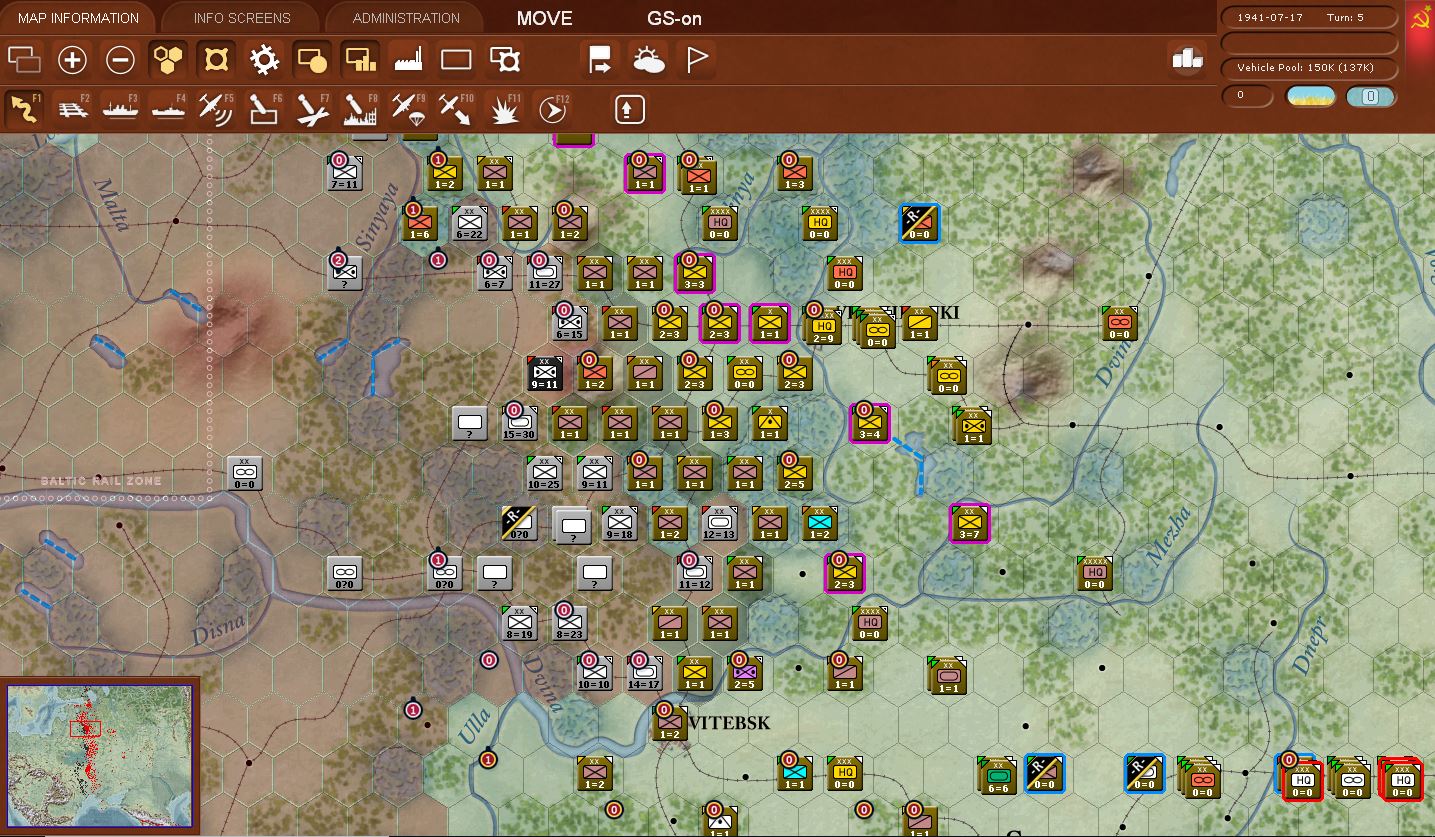Show victory locations using the flag icon
Viewport: 1435px width, 837px height.
[695, 59]
